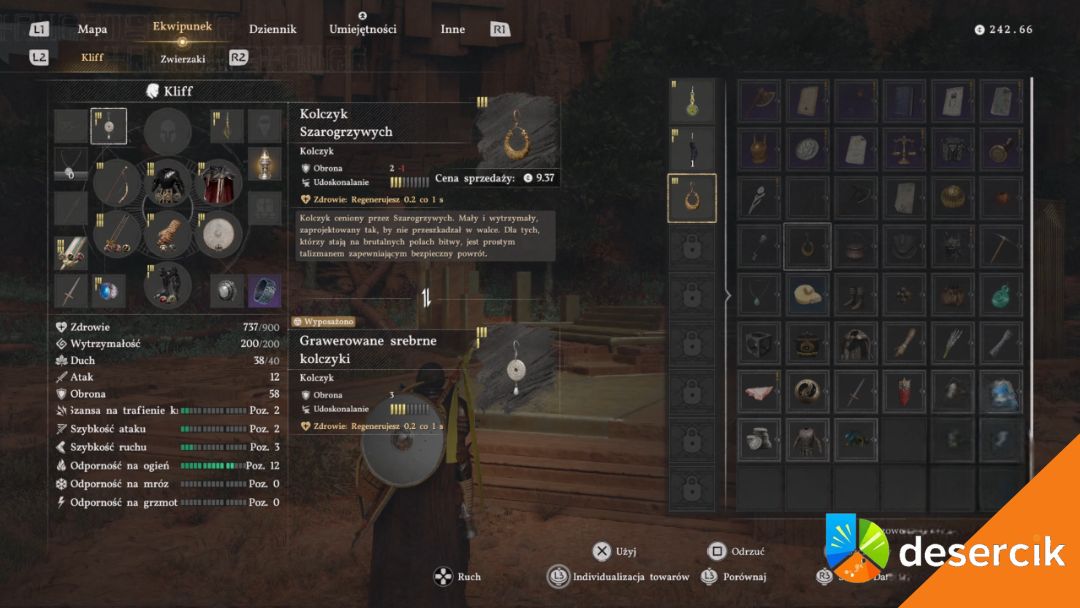Viewport: 1080px width, 608px height.
Task: Click the purple-highlighted ring slot
Action: point(265,291)
